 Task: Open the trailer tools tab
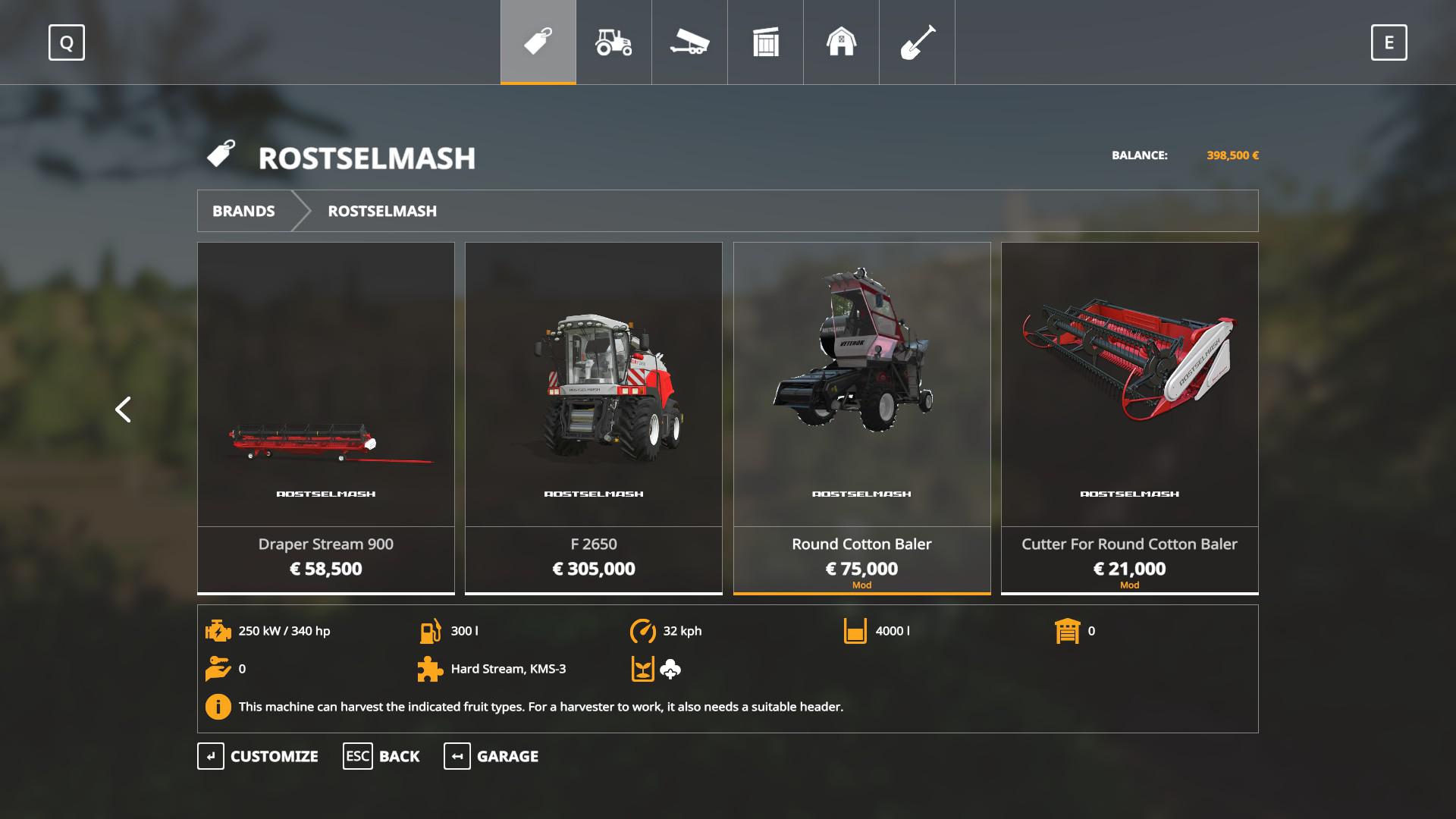point(689,42)
